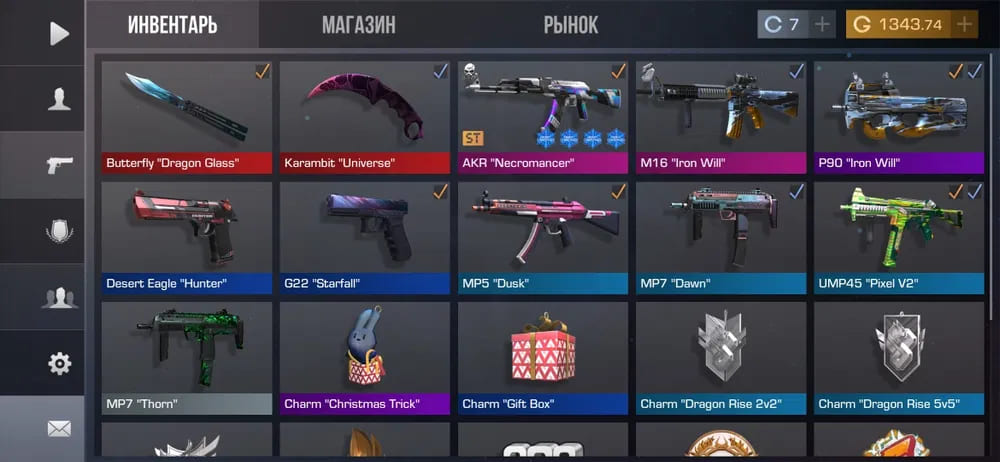Open the Рынок tab

click(x=571, y=25)
